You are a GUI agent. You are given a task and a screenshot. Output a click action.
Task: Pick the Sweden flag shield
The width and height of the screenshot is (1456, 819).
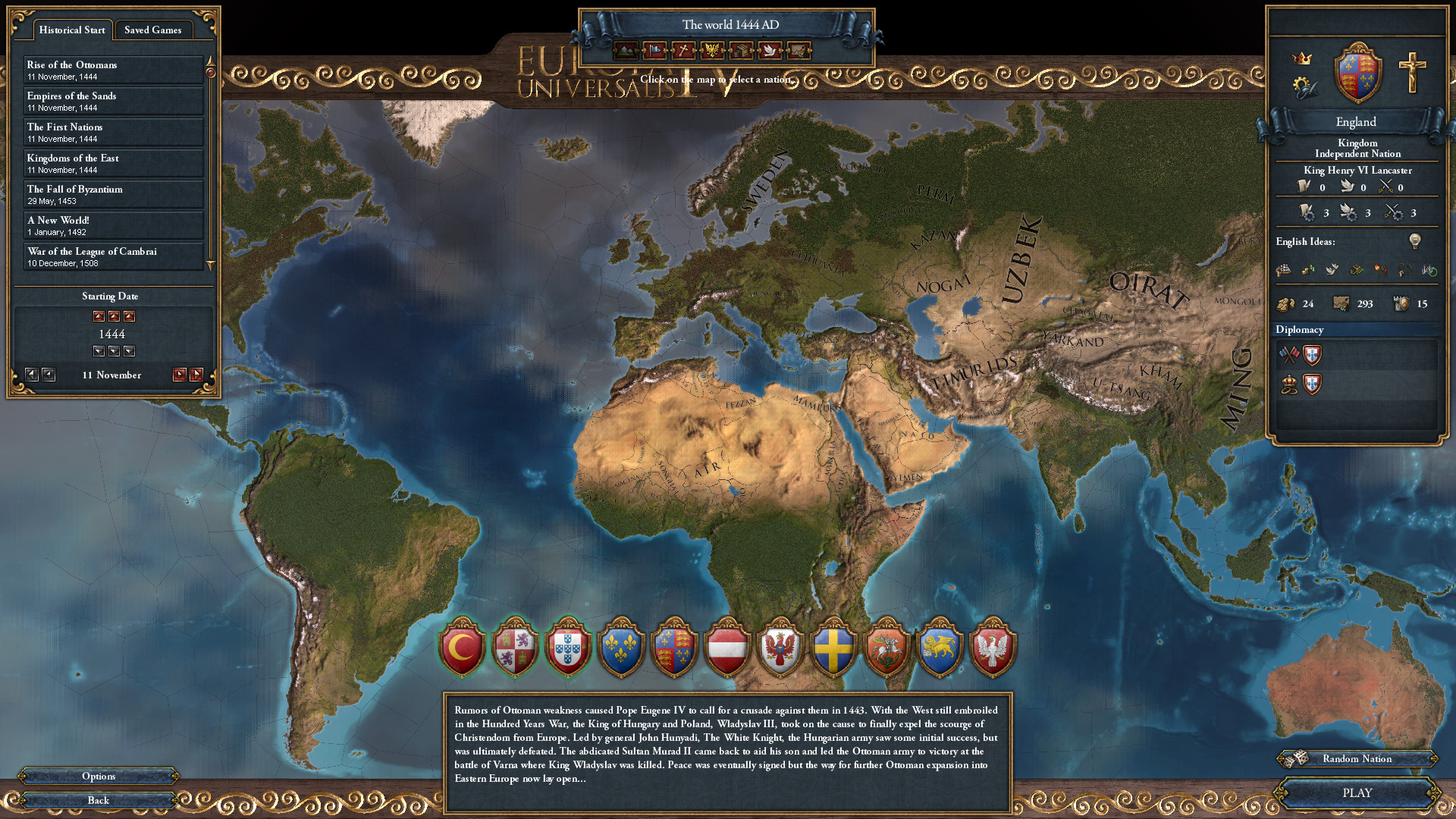pos(833,648)
